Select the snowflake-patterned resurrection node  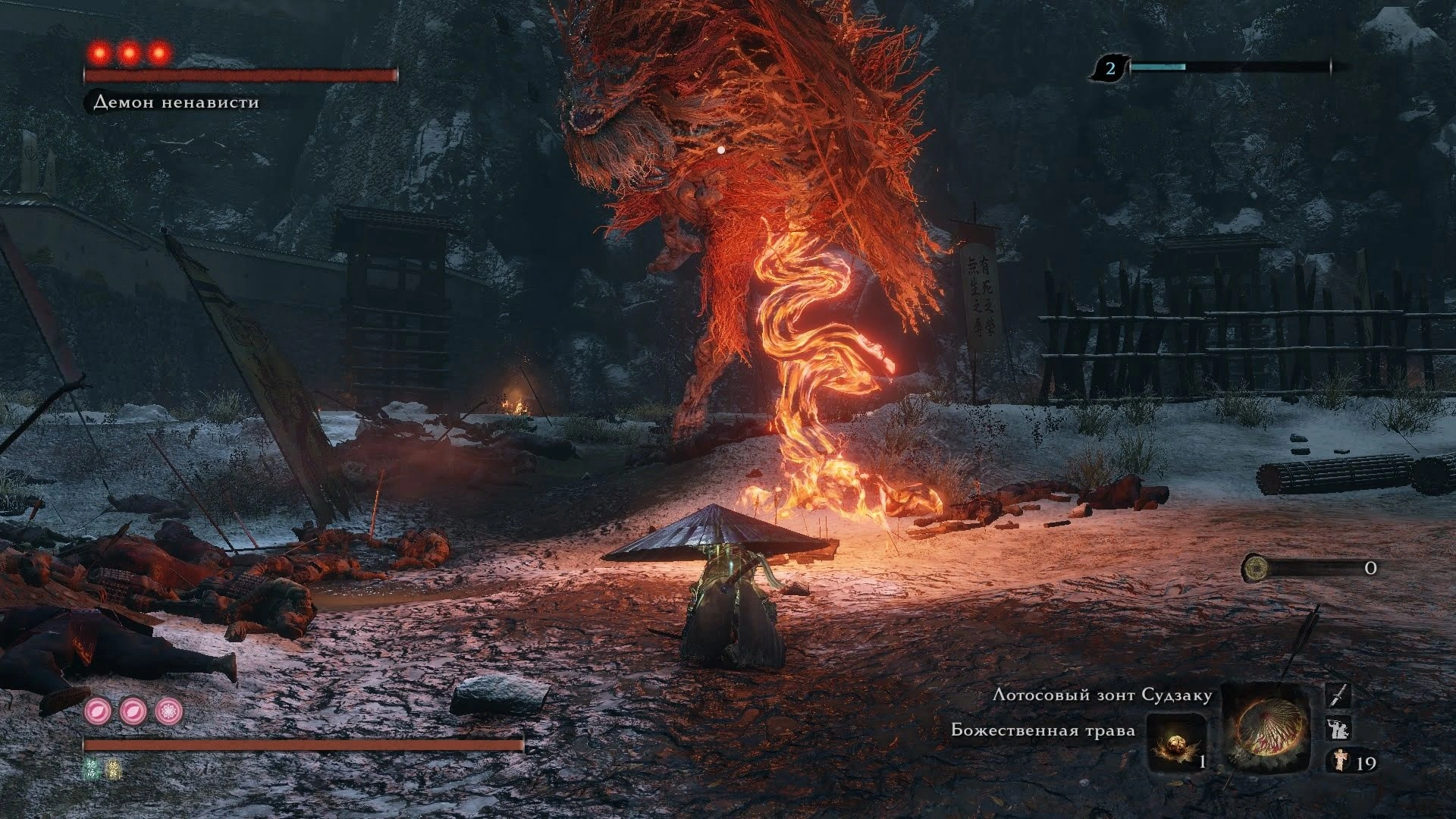(x=169, y=711)
